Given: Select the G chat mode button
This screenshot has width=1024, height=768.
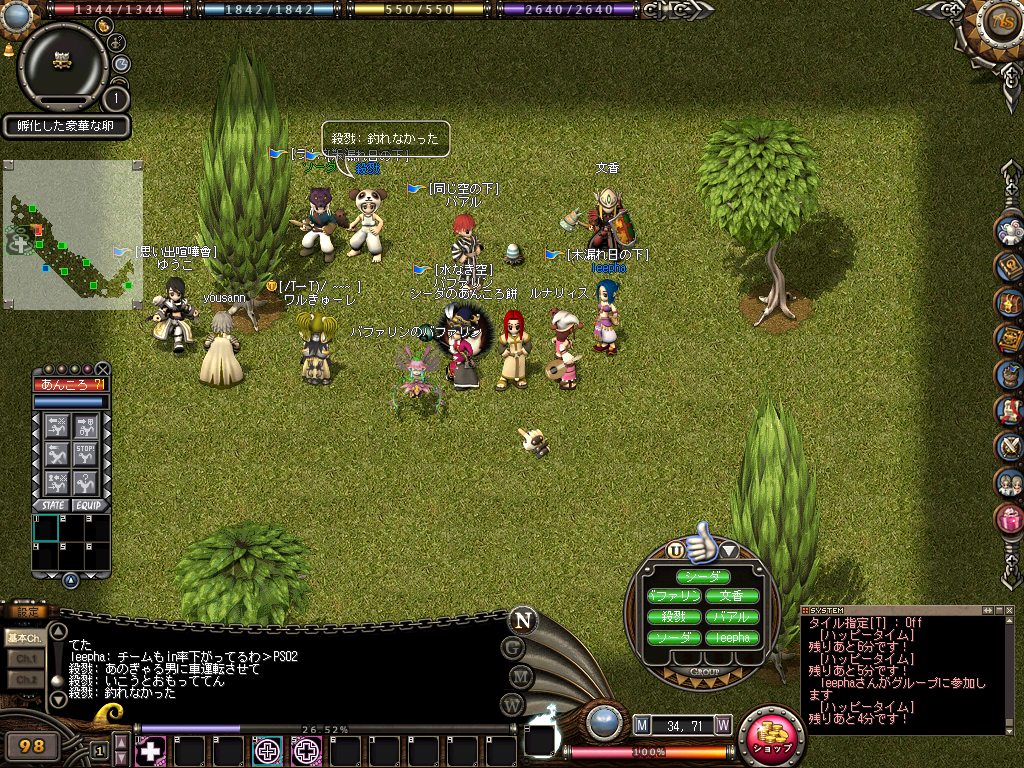Looking at the screenshot, I should point(513,647).
